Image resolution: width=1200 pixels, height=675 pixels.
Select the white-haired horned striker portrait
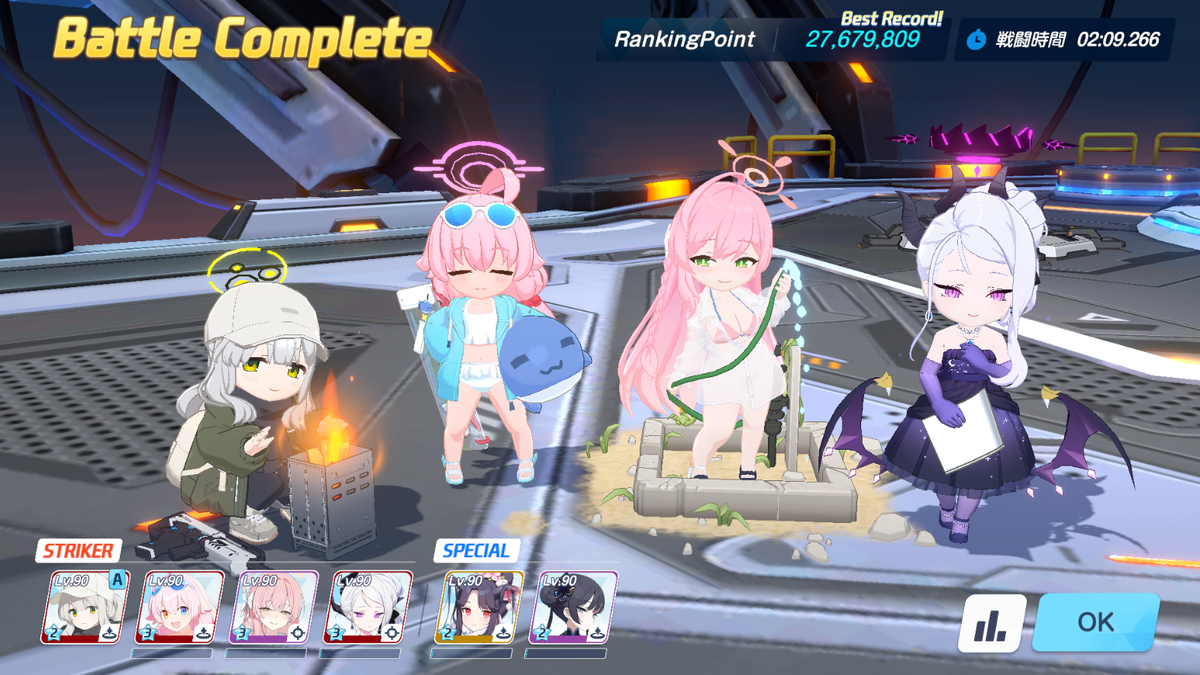tap(368, 607)
